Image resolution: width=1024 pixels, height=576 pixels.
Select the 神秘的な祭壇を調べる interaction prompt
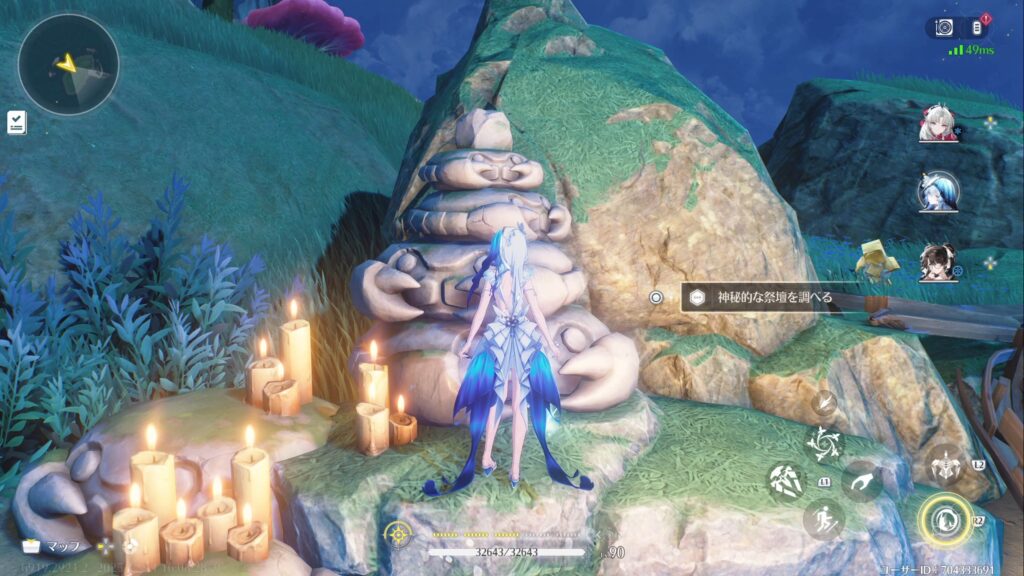(760, 297)
